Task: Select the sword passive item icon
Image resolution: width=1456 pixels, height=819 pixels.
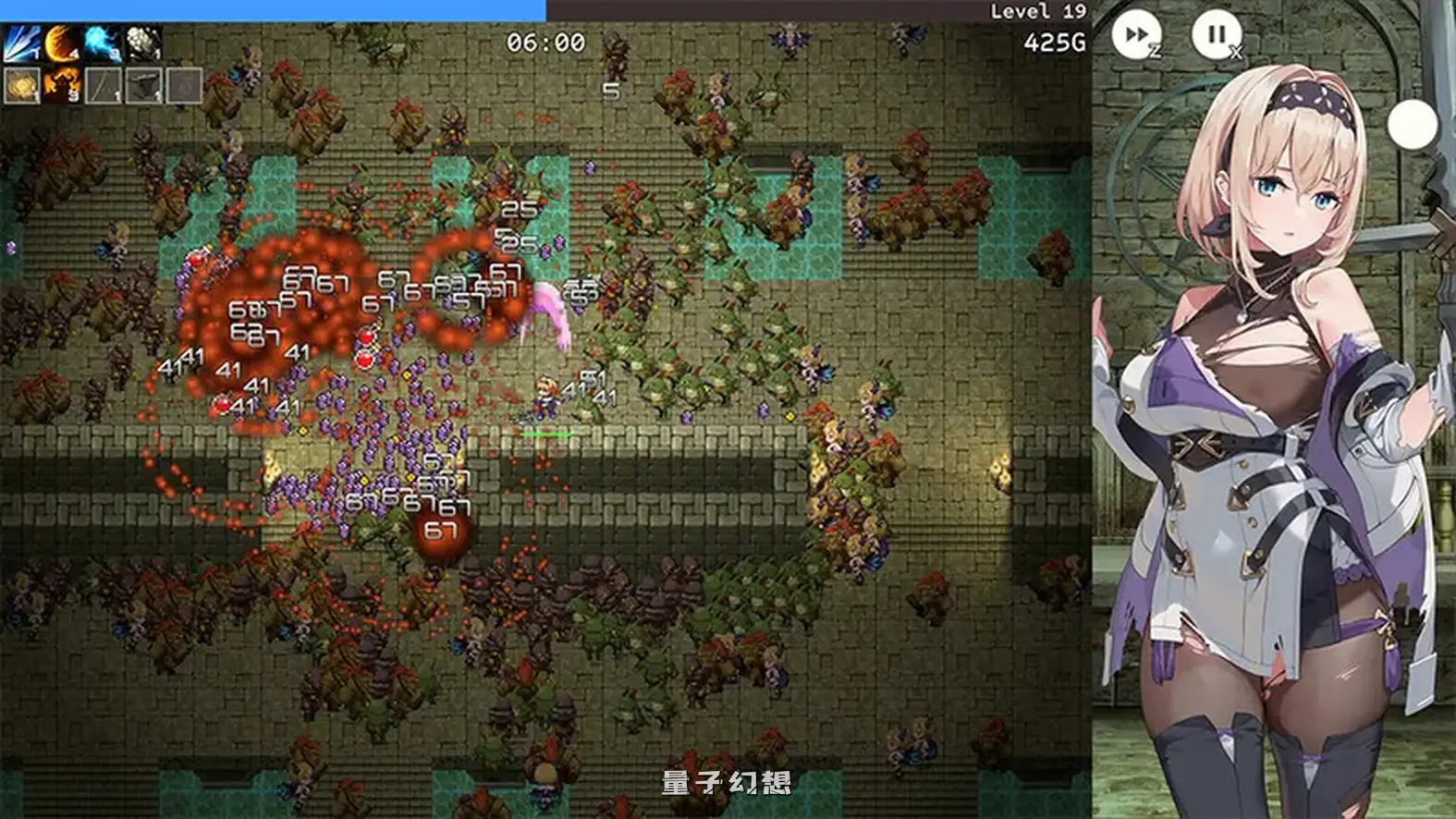Action: tap(104, 85)
